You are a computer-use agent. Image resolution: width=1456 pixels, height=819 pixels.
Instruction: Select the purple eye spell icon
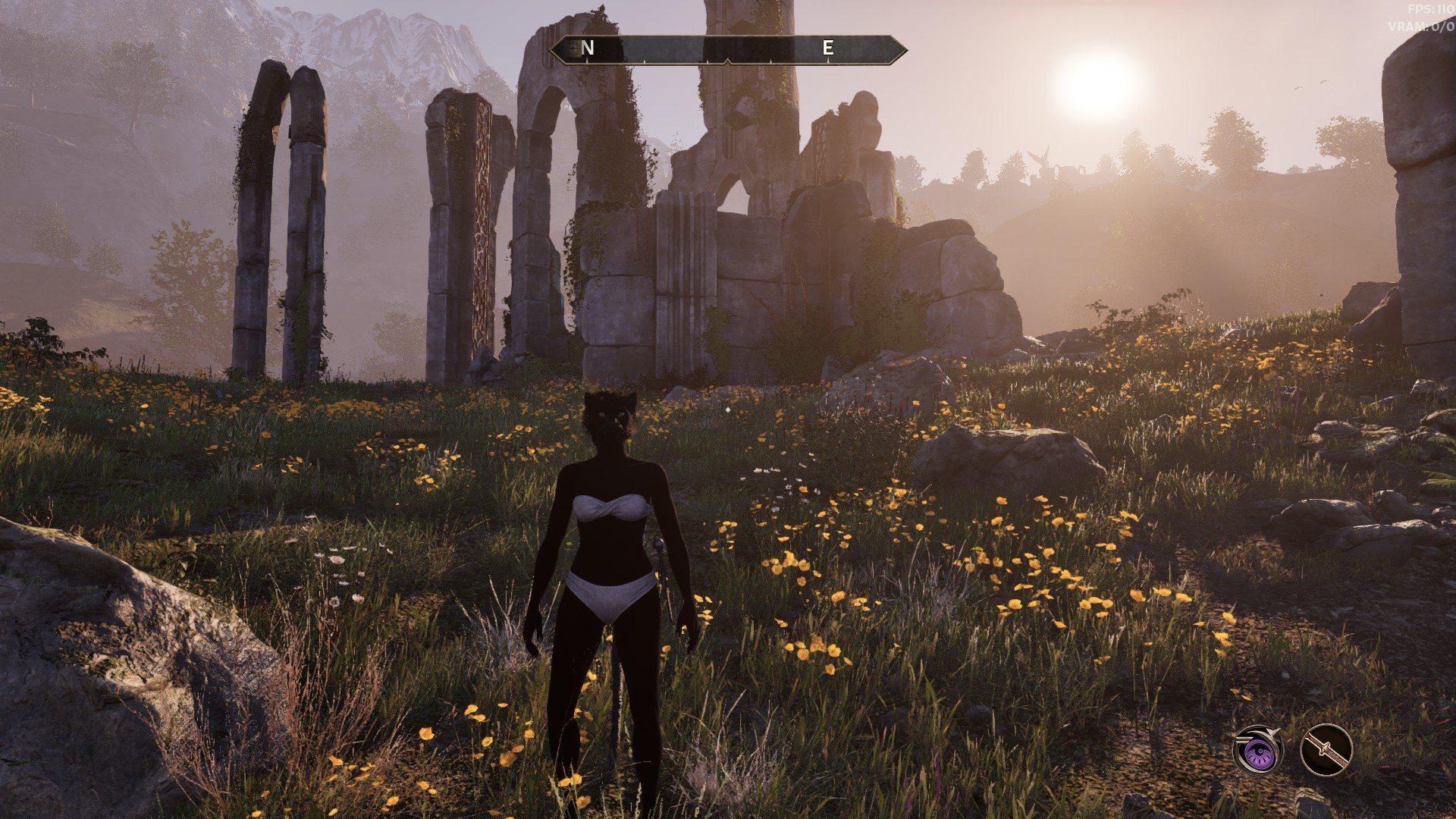[1258, 751]
